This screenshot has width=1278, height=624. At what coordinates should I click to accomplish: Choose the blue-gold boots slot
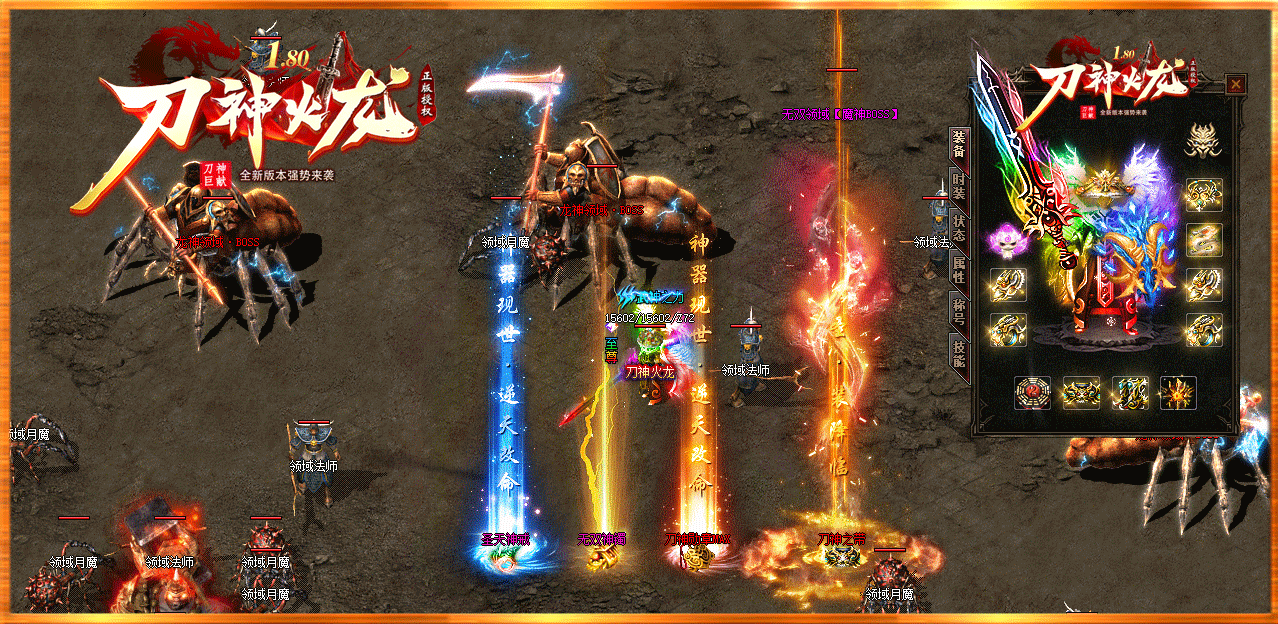(x=1130, y=393)
